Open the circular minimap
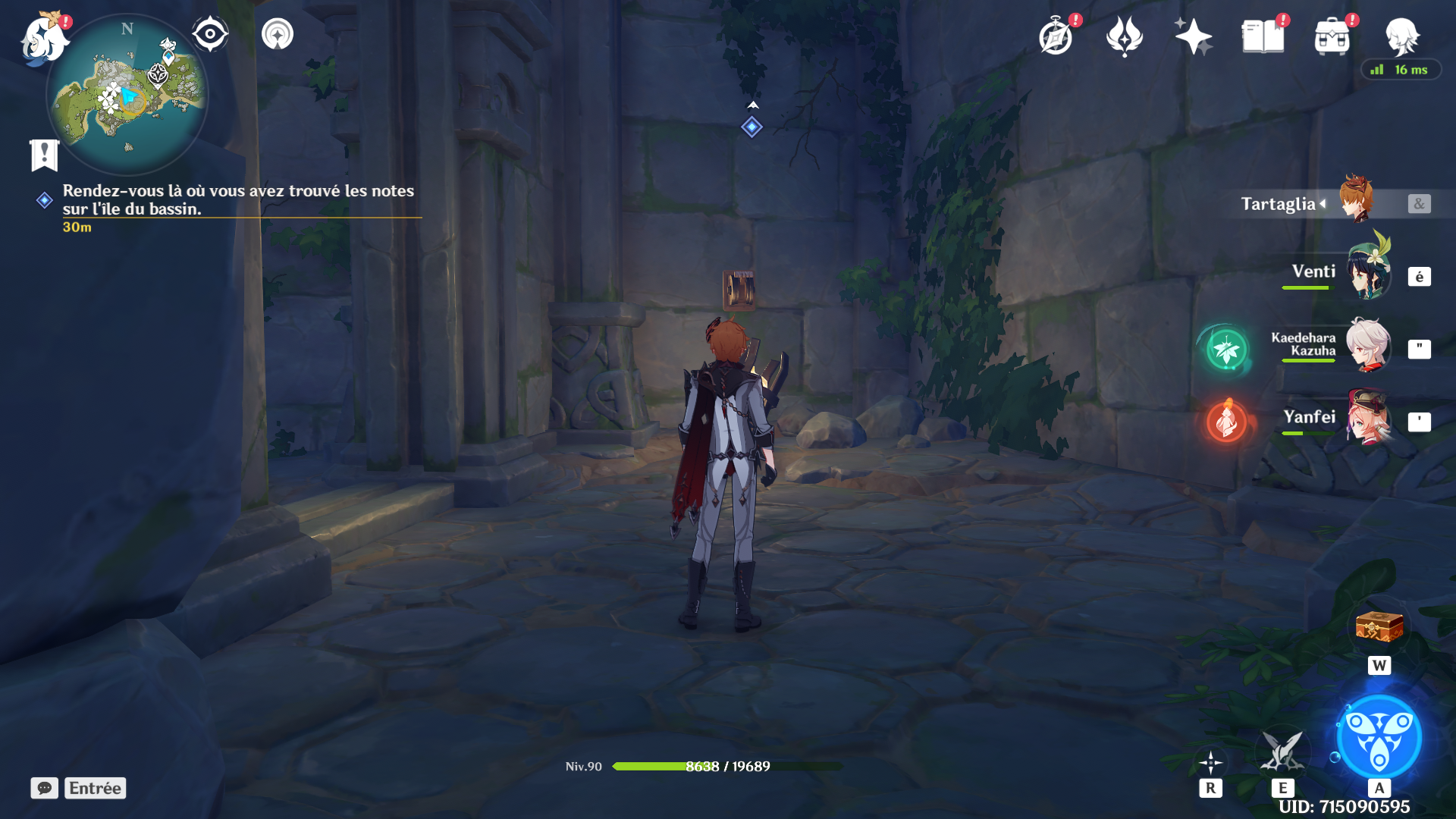Viewport: 1456px width, 819px height. tap(127, 96)
